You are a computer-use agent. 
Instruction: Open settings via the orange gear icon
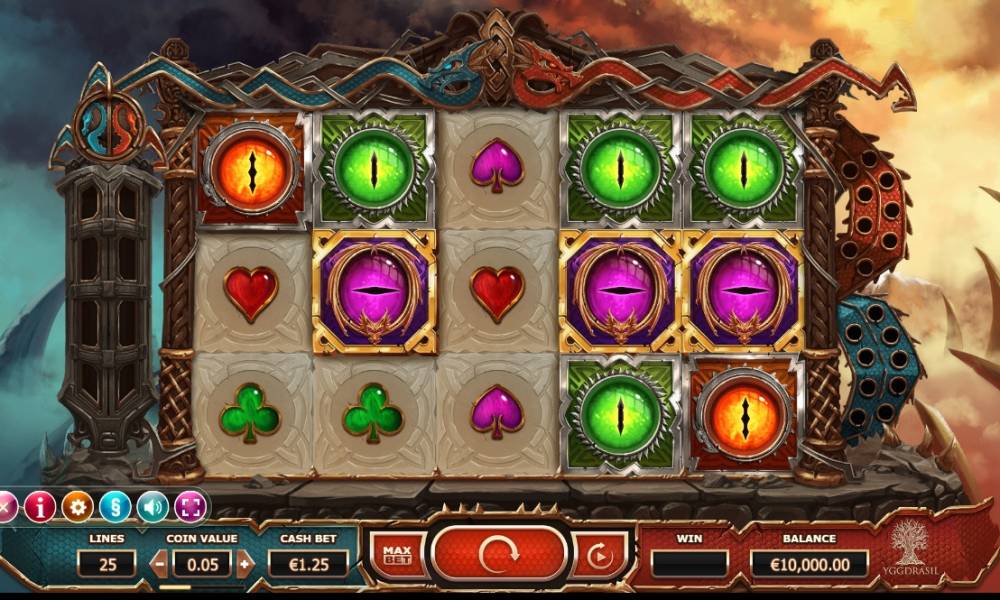(x=77, y=507)
